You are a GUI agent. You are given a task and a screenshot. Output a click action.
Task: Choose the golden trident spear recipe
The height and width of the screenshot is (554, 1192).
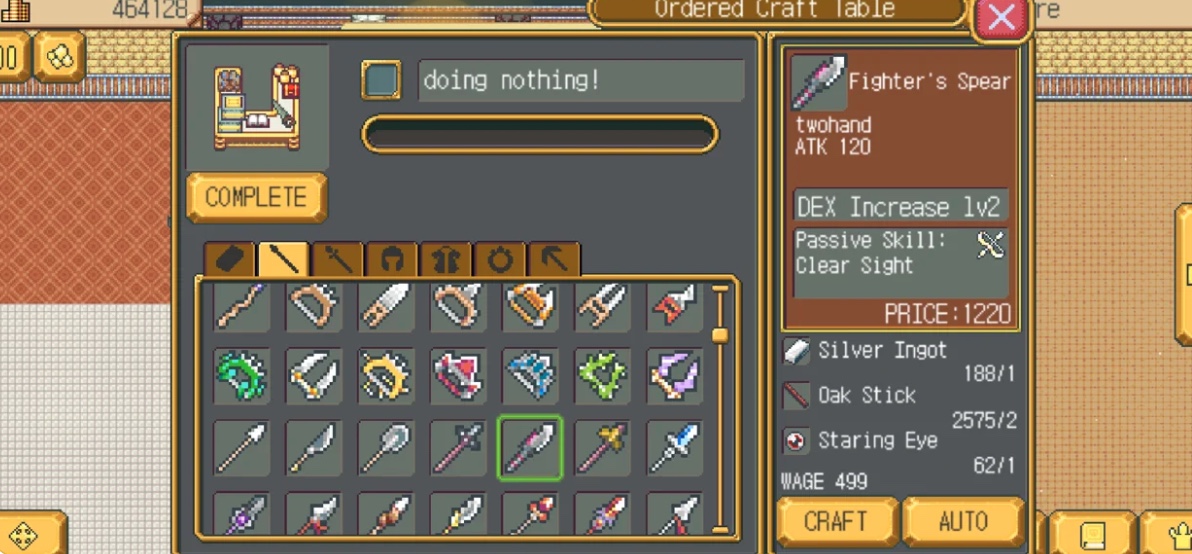click(x=602, y=448)
